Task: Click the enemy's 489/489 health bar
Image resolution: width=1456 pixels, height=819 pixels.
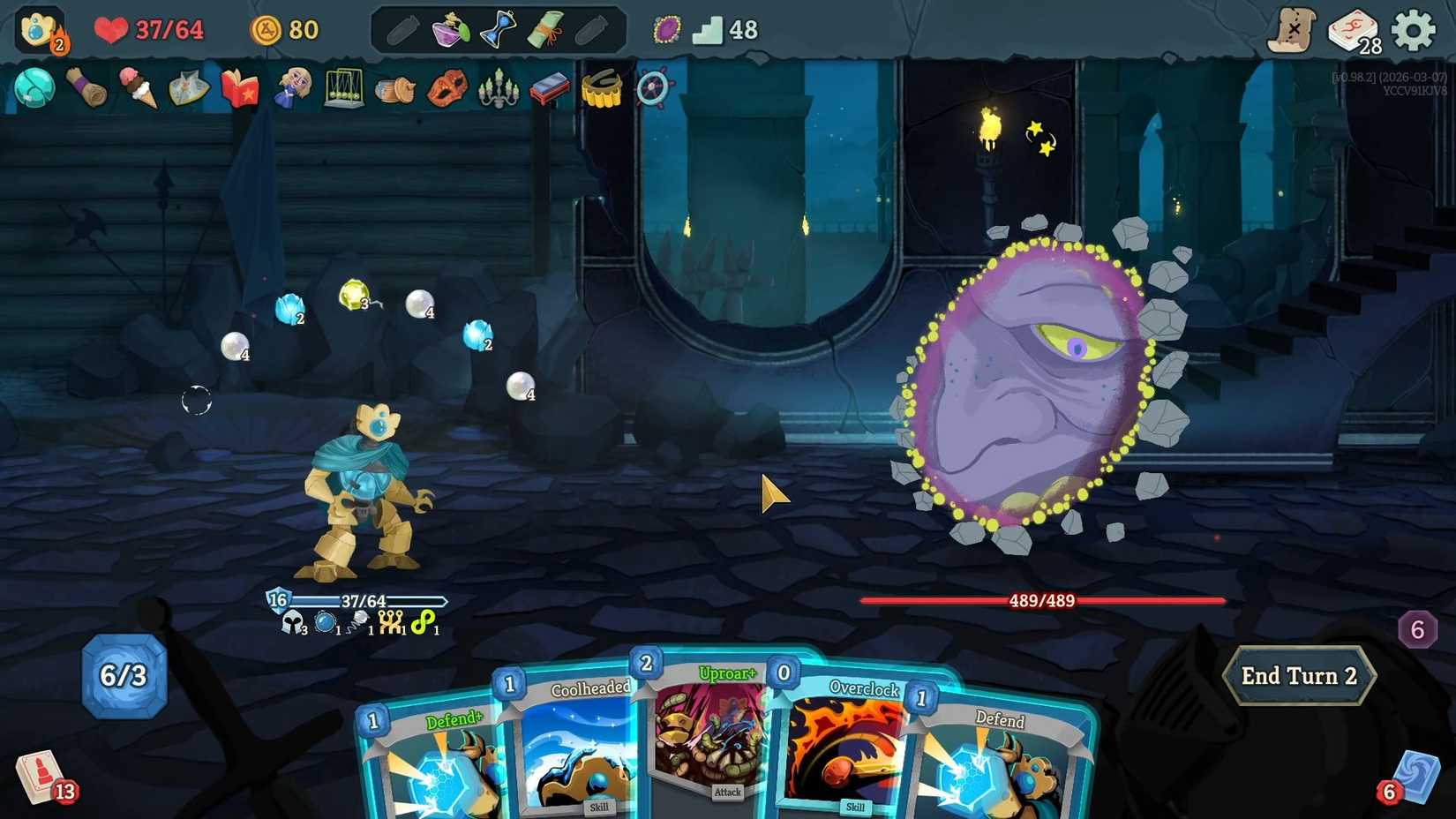Action: (1041, 601)
